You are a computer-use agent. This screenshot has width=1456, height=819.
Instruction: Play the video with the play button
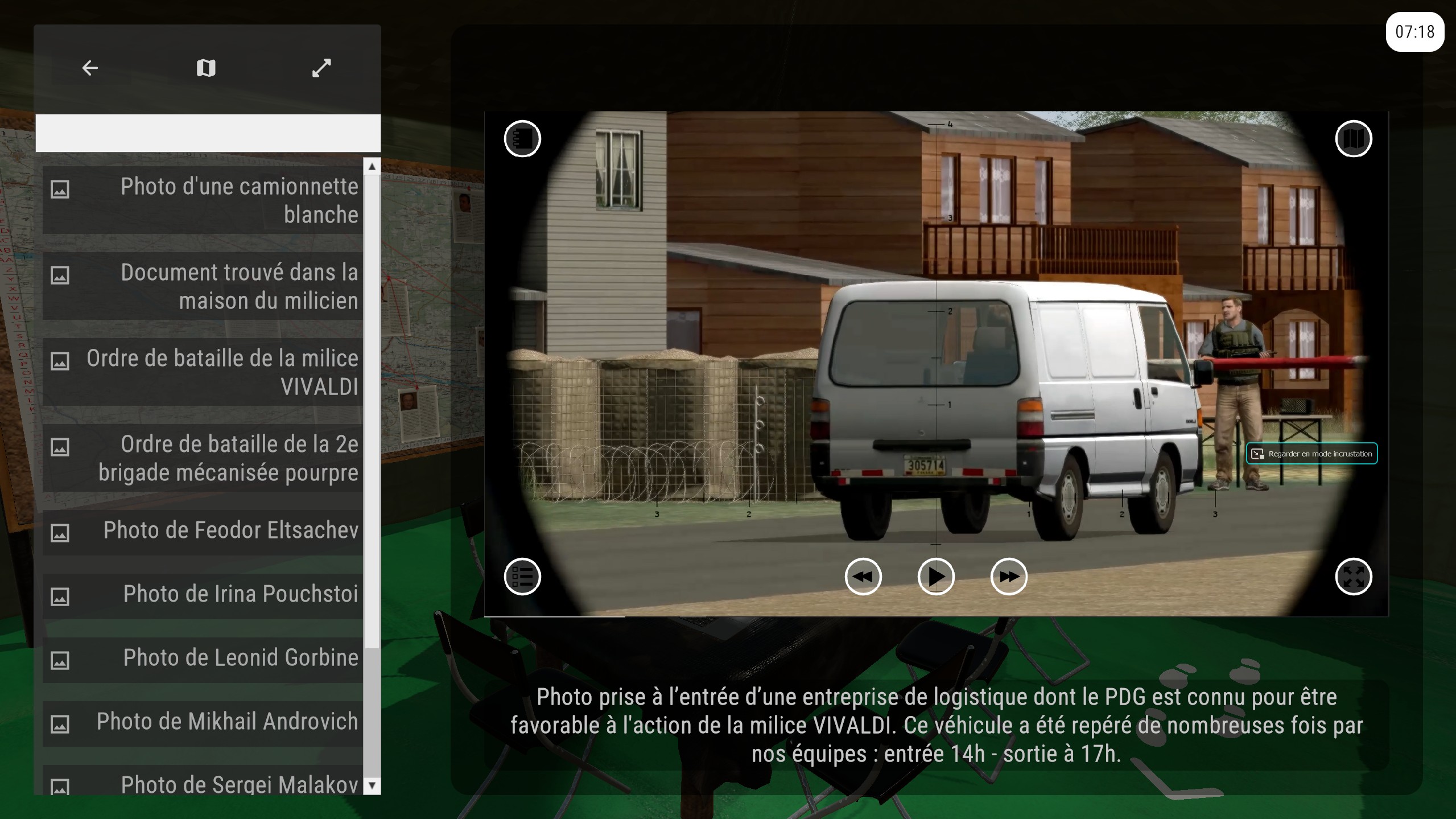936,577
